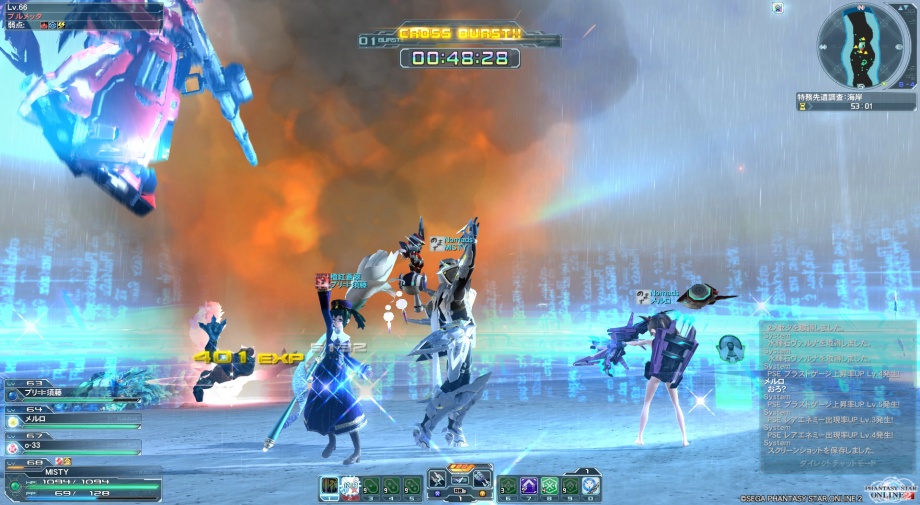Use the red and white item in slot 2

350,487
